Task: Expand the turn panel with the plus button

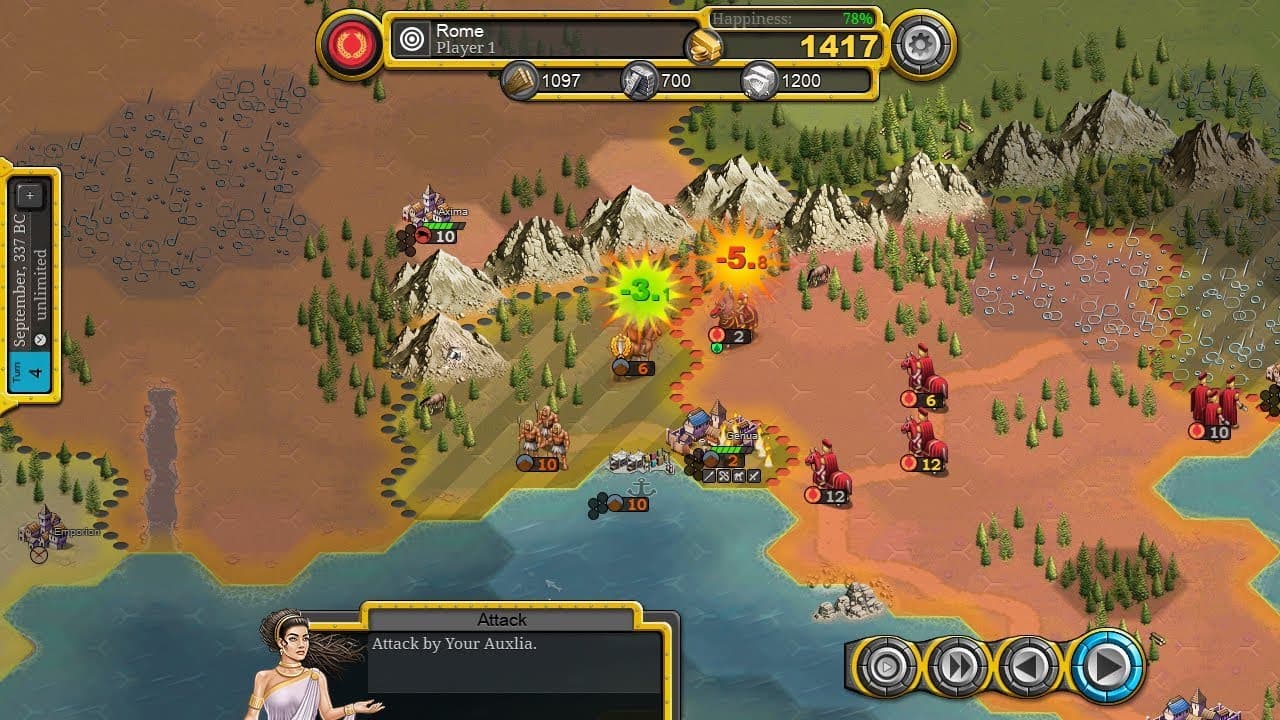Action: [x=30, y=194]
